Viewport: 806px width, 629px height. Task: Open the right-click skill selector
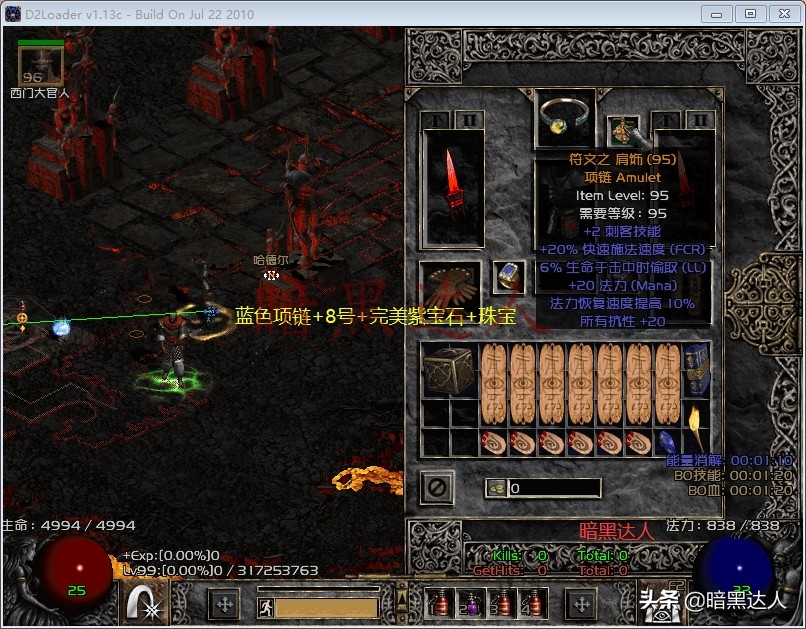click(658, 603)
